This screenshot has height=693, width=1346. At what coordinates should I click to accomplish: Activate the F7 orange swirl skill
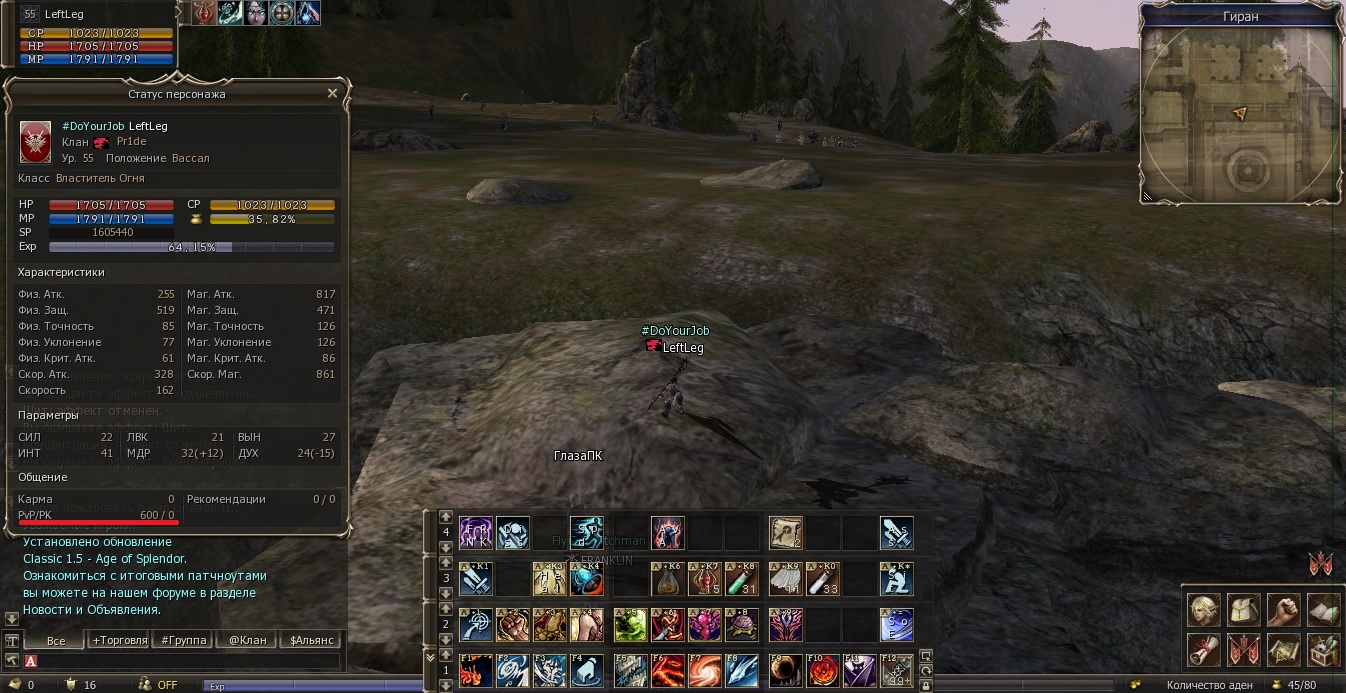704,670
